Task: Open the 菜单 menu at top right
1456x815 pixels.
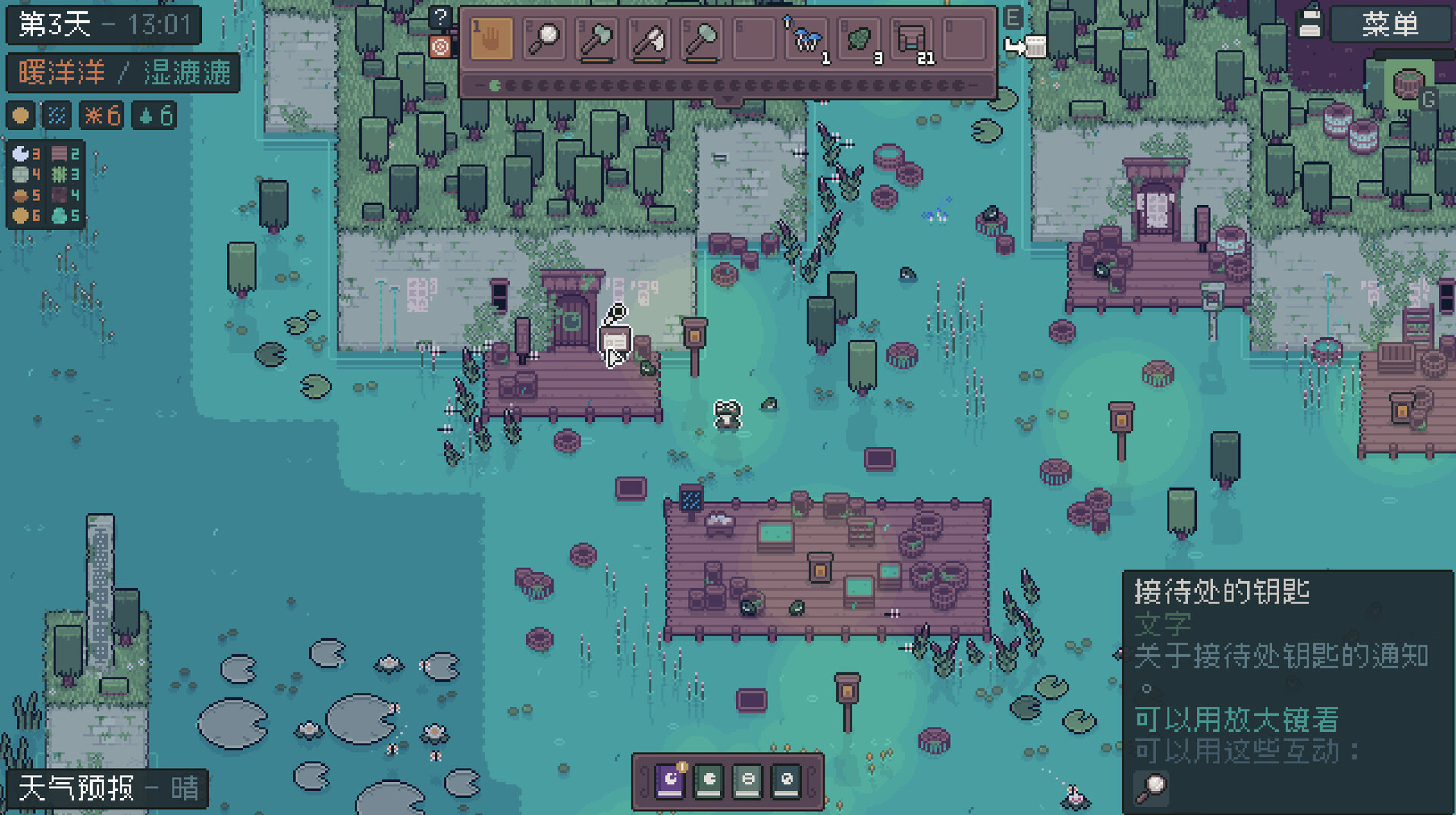Action: tap(1392, 25)
